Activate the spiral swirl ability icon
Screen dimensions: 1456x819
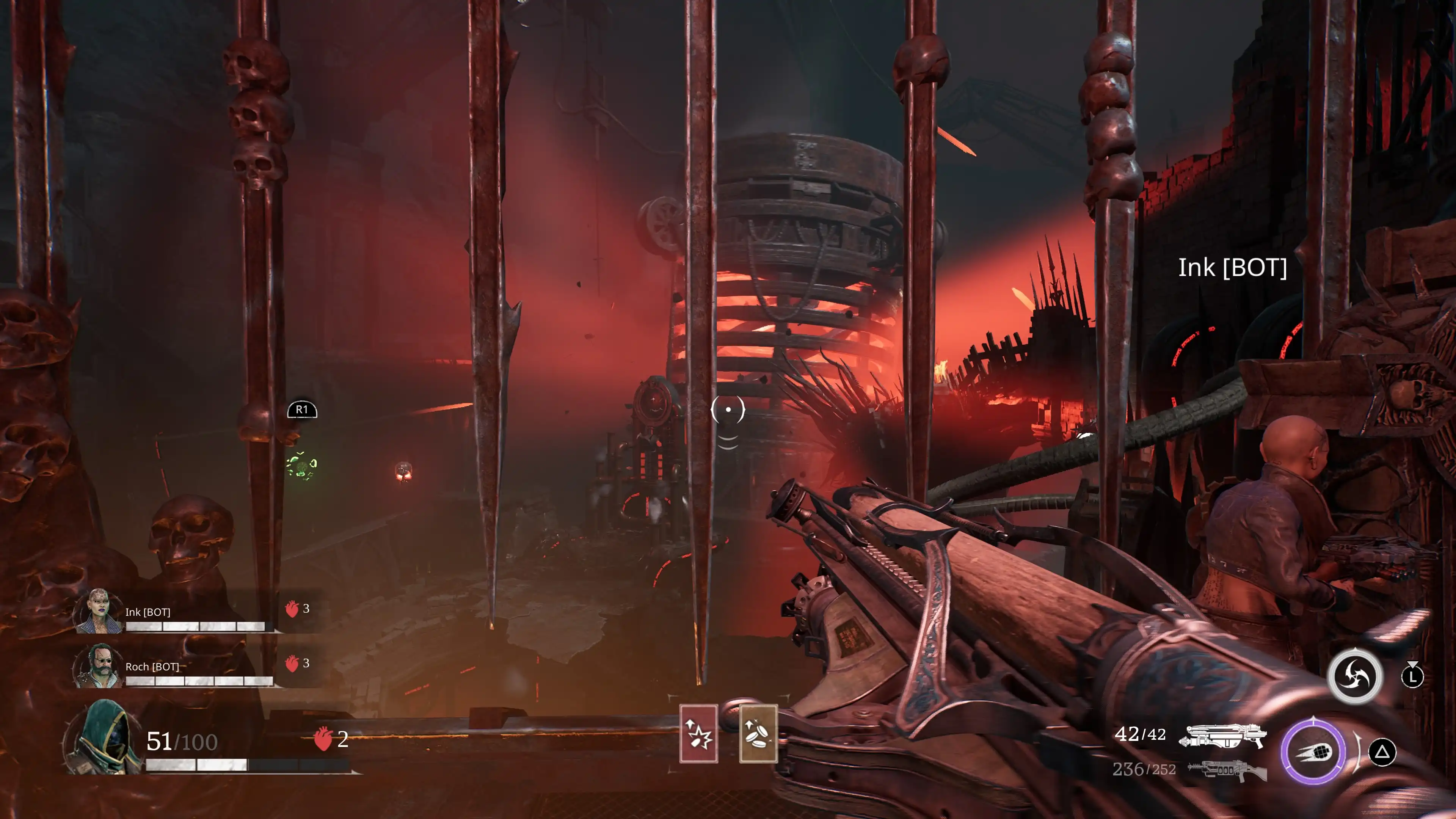click(x=1355, y=676)
